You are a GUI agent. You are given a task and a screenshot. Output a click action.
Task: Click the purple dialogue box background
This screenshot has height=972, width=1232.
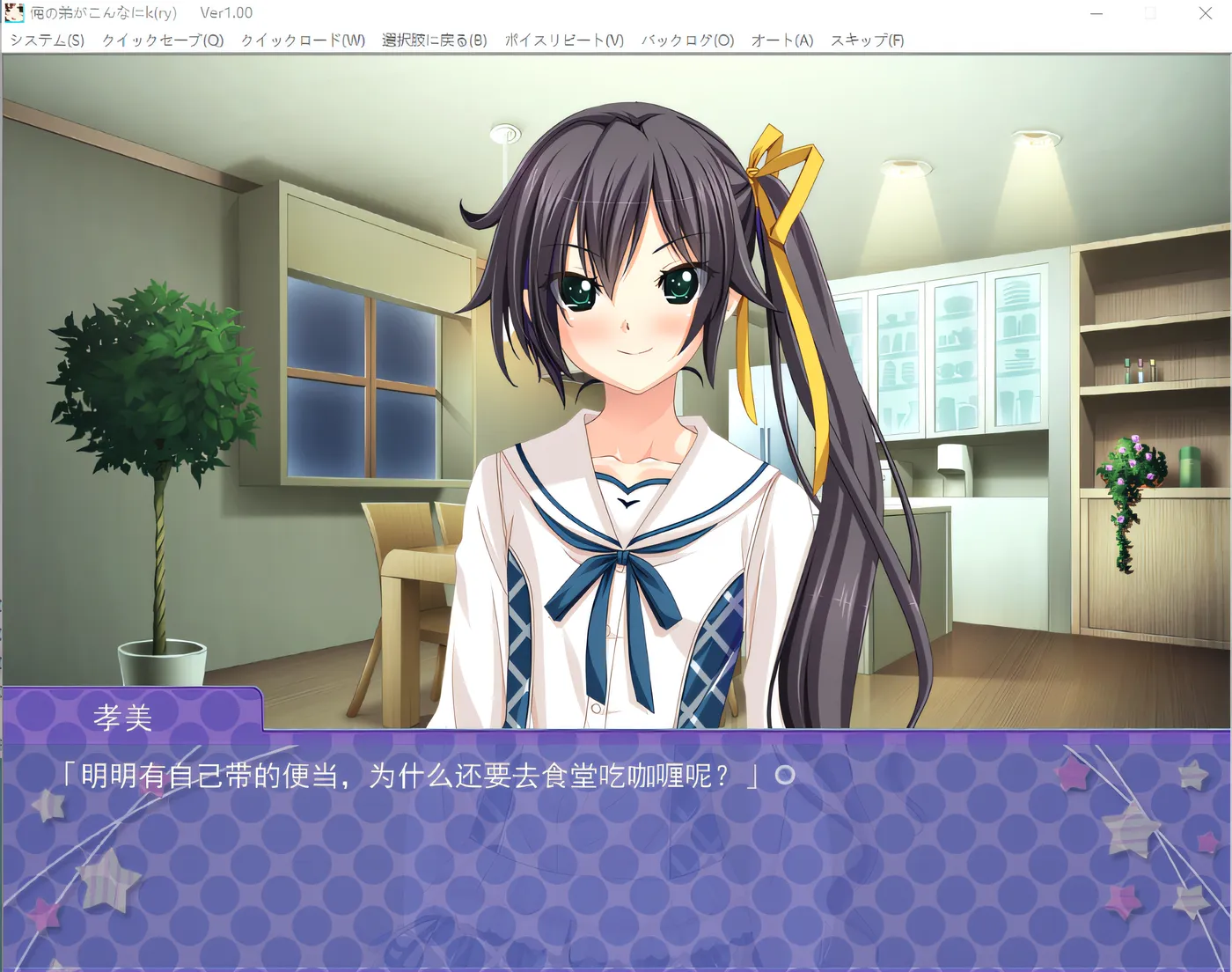point(616,880)
